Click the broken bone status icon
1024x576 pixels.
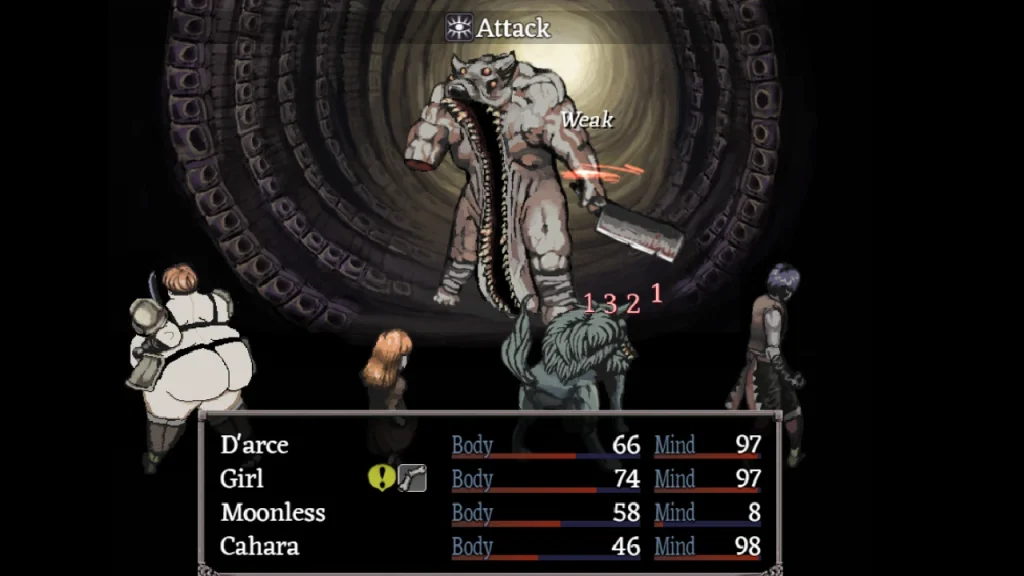412,478
